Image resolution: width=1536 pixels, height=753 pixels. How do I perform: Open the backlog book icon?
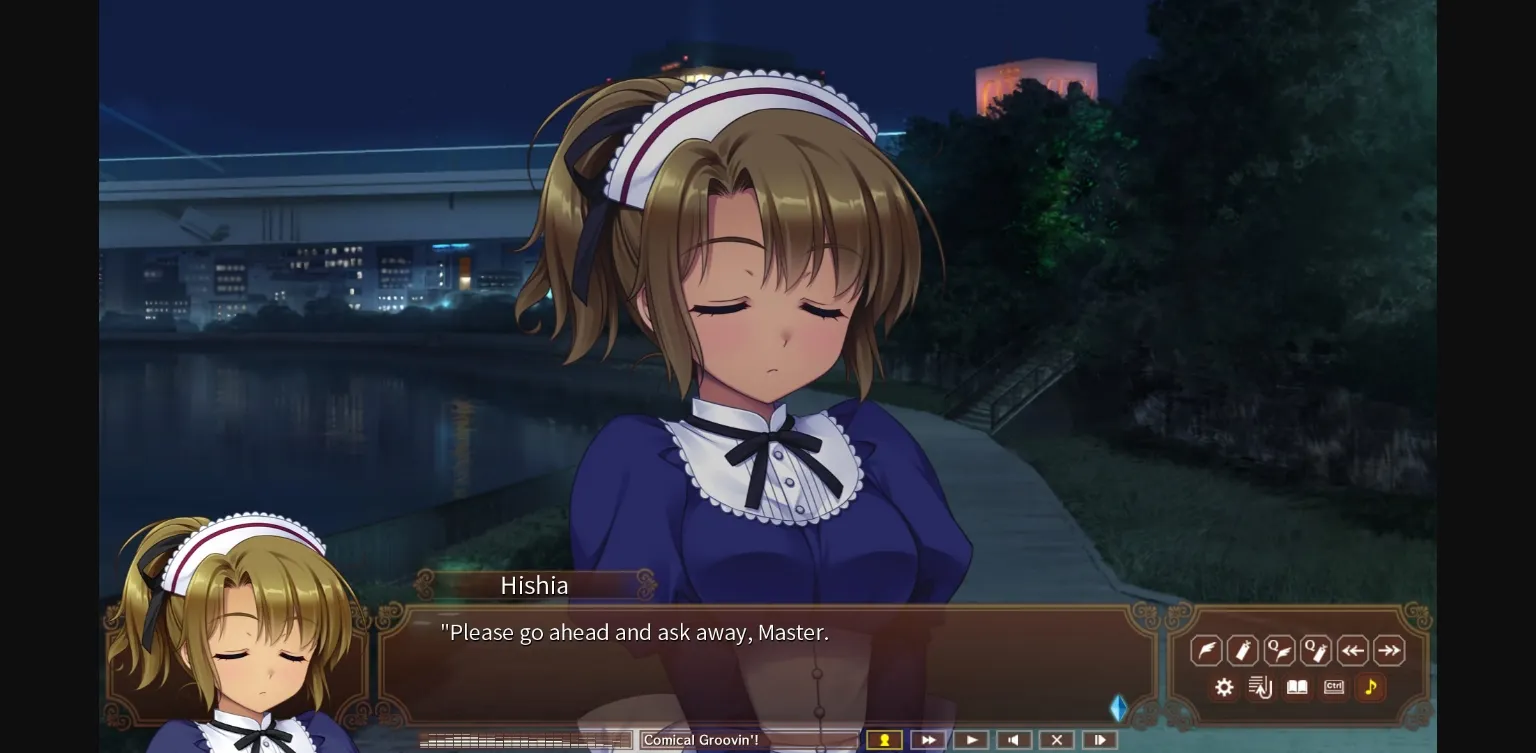pos(1297,687)
